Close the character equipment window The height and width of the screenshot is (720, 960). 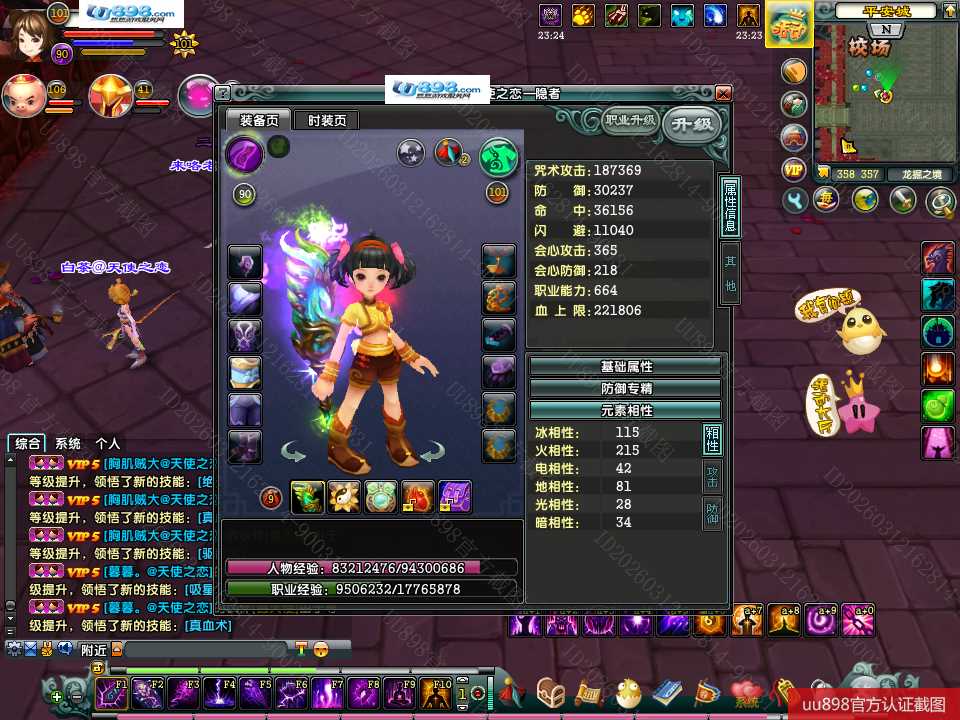point(723,93)
